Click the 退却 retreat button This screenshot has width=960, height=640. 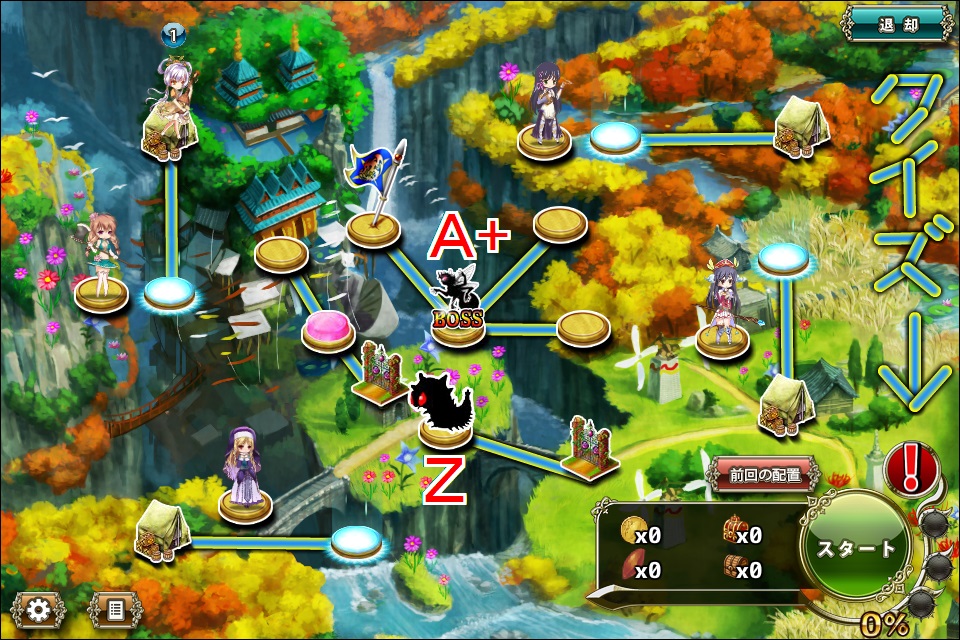(x=899, y=22)
